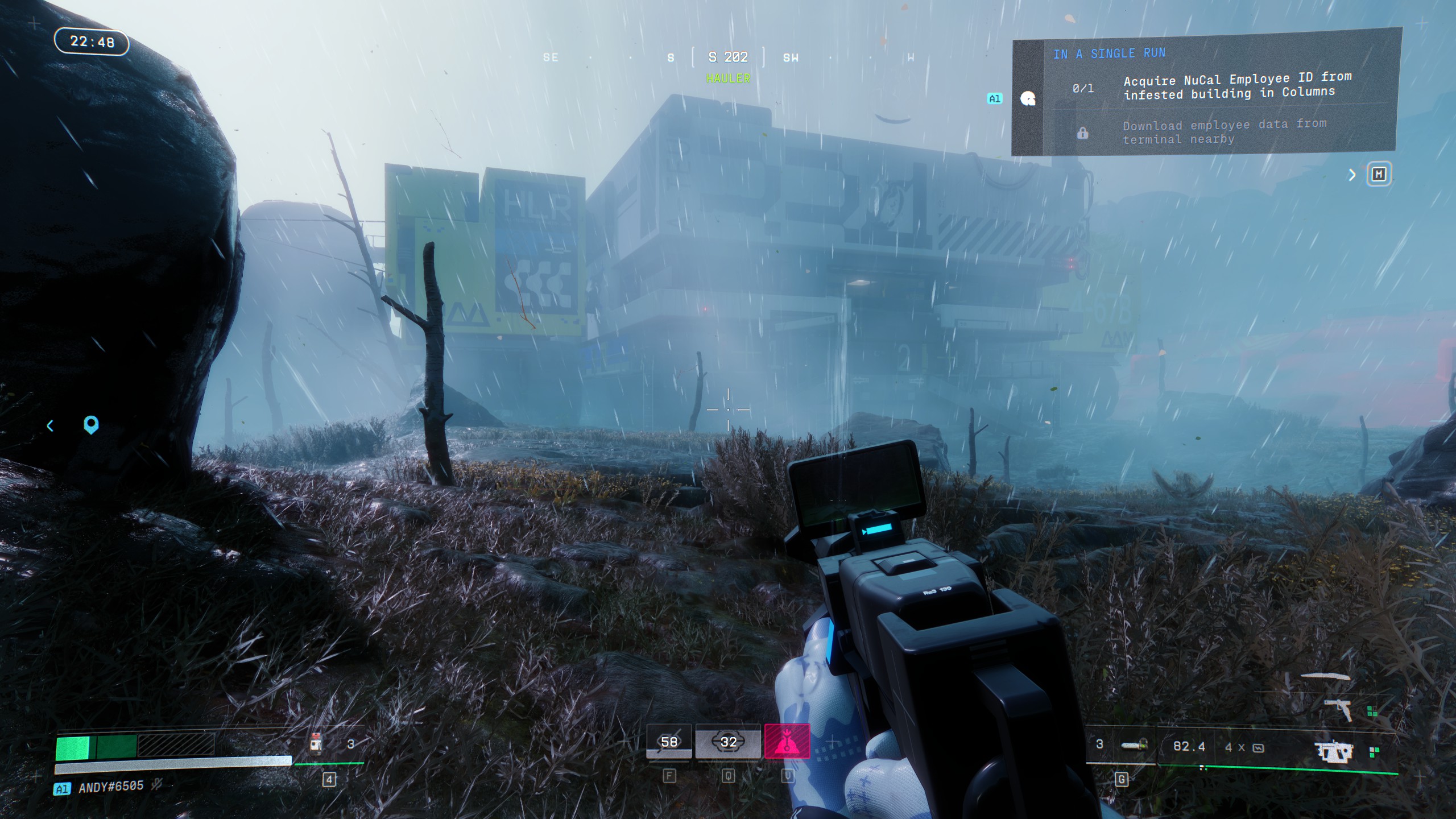Click the left-pointing chevron beside the waypoint marker
The image size is (1456, 819).
51,425
